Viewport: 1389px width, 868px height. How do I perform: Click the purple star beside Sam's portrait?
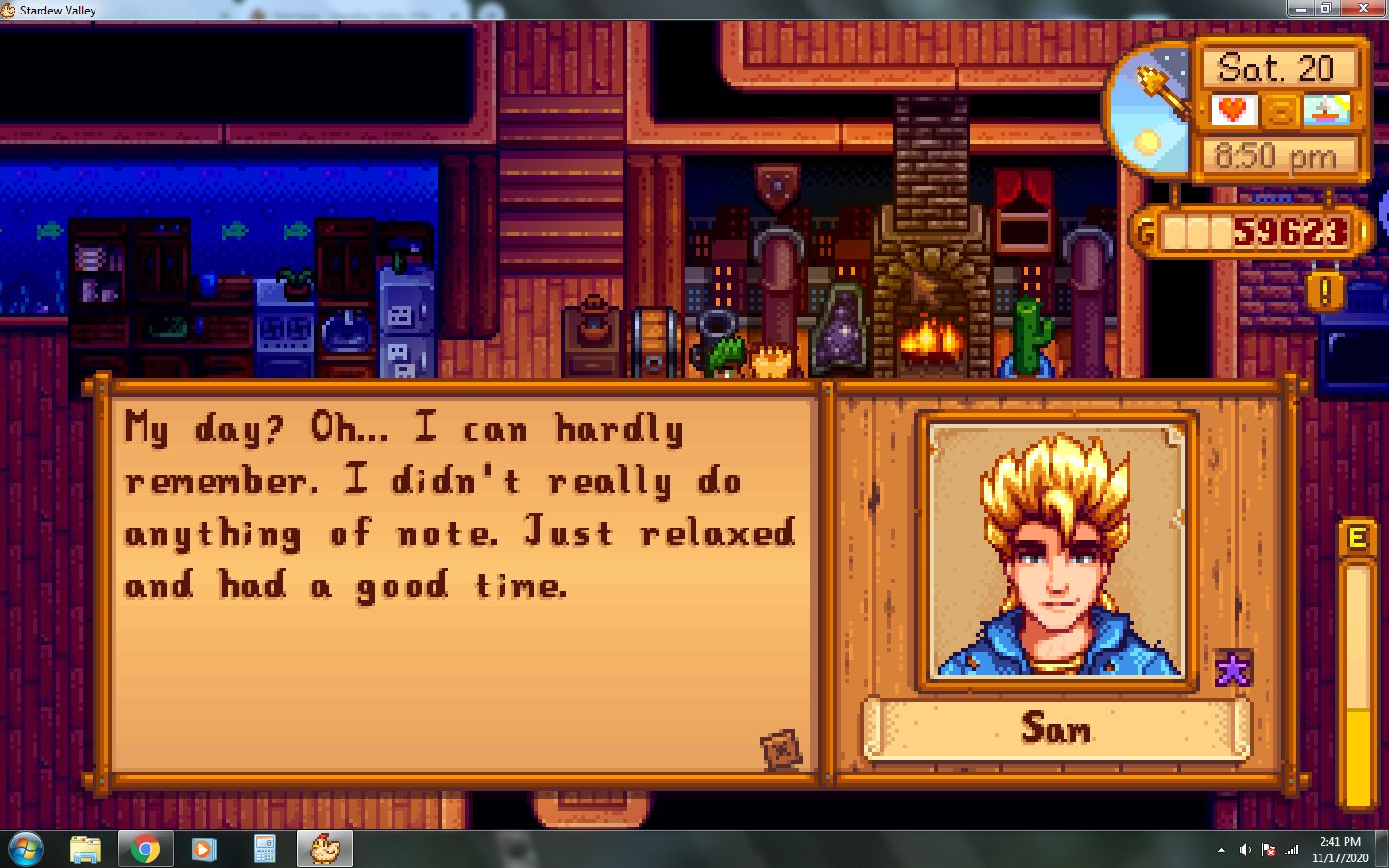pos(1232,667)
